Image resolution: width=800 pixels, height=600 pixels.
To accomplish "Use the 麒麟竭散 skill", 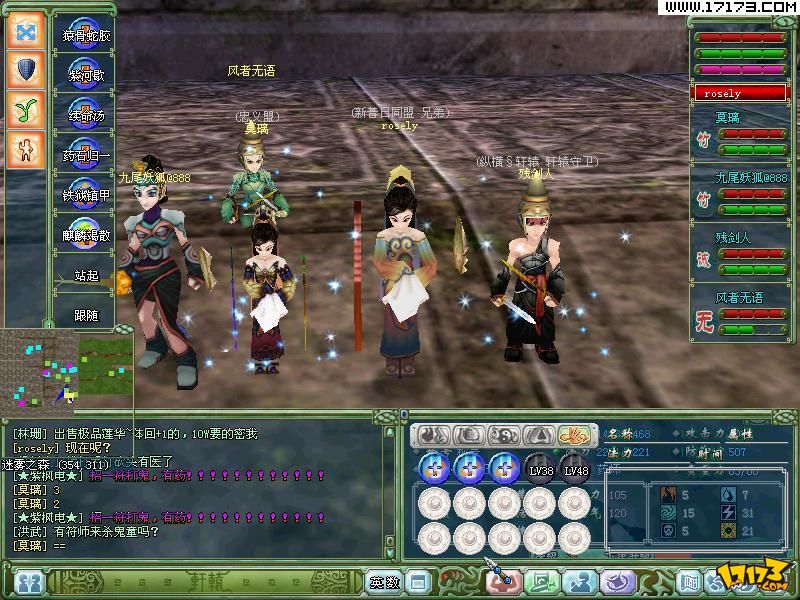I will tap(86, 234).
